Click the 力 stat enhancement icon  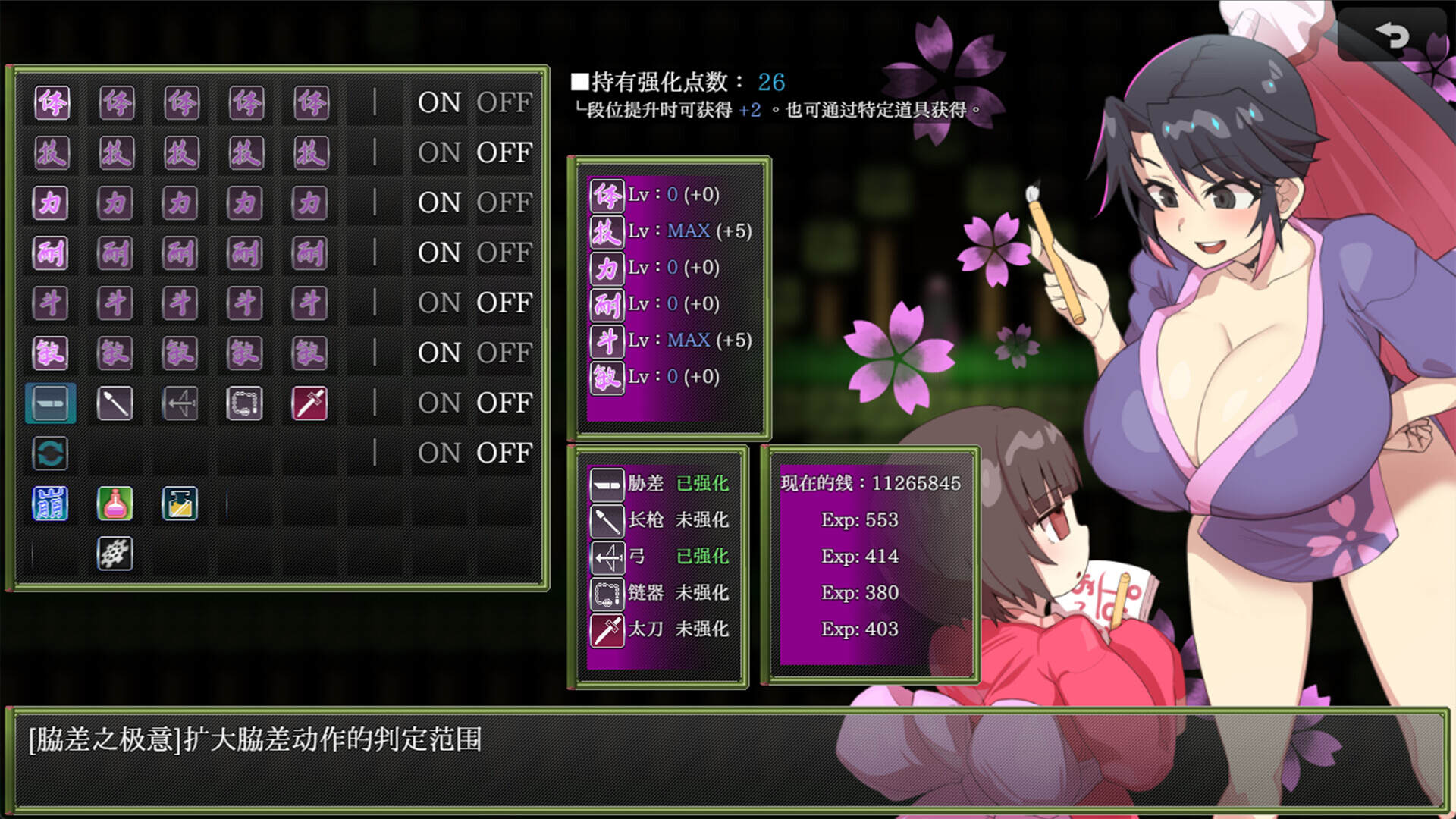50,202
